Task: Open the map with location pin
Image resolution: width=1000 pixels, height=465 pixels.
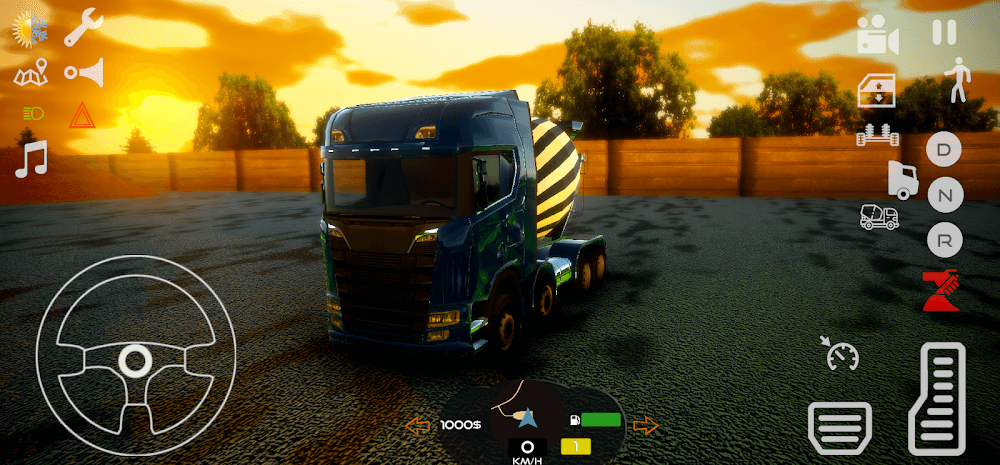Action: [31, 73]
